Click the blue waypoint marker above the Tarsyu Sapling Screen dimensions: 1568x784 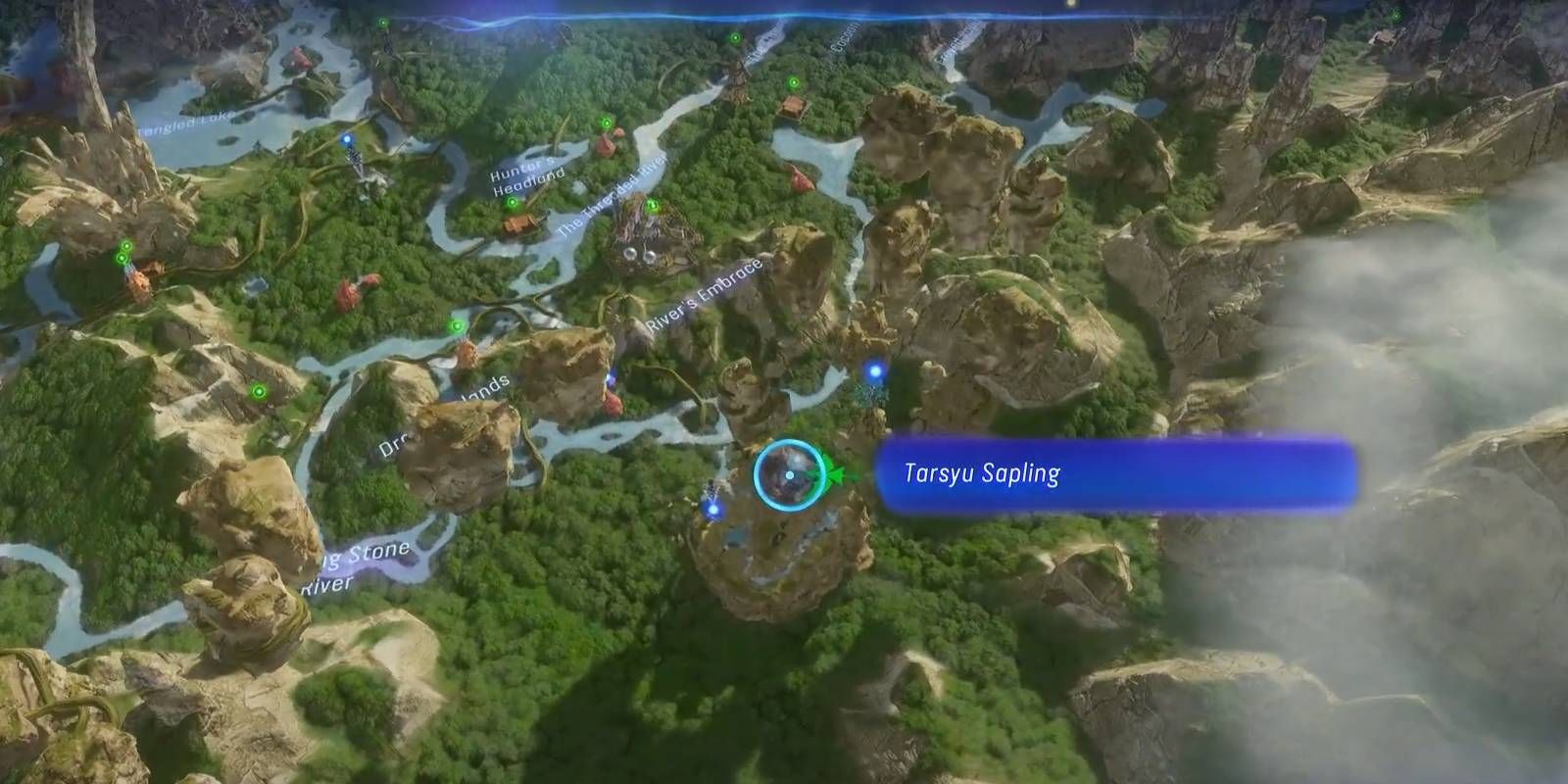click(873, 369)
